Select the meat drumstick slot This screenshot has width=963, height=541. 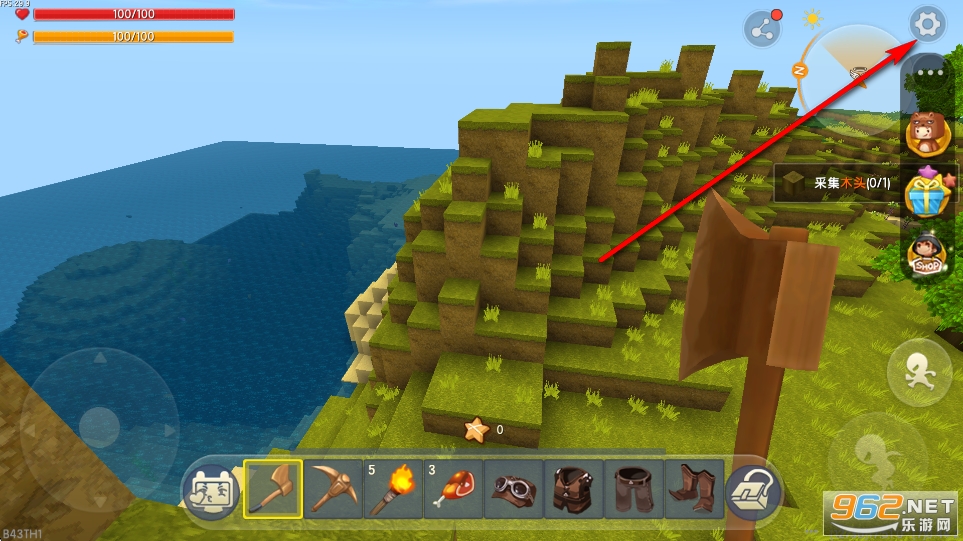point(453,489)
